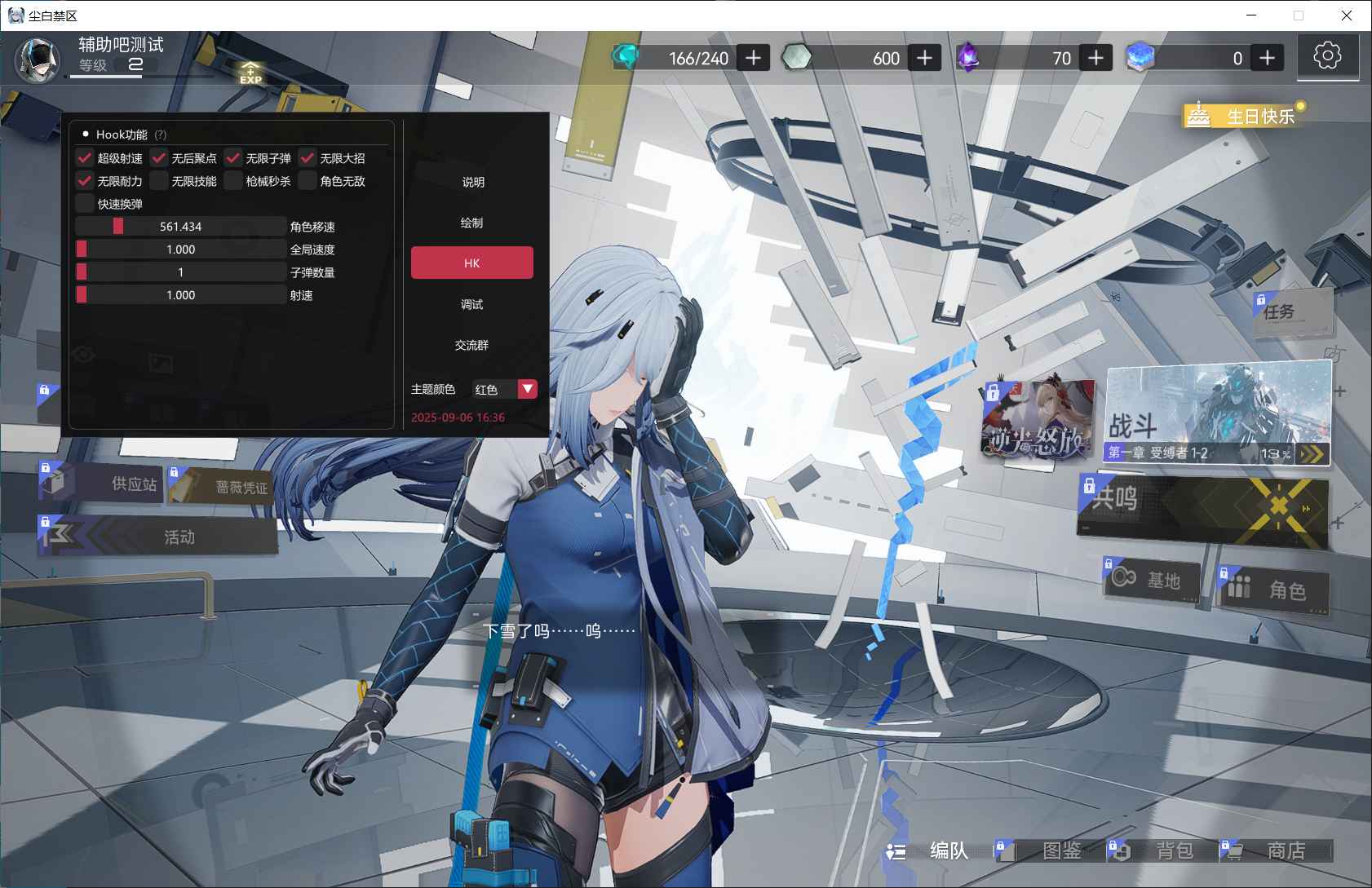Go to the 基地 base
This screenshot has width=1372, height=888.
click(1152, 580)
